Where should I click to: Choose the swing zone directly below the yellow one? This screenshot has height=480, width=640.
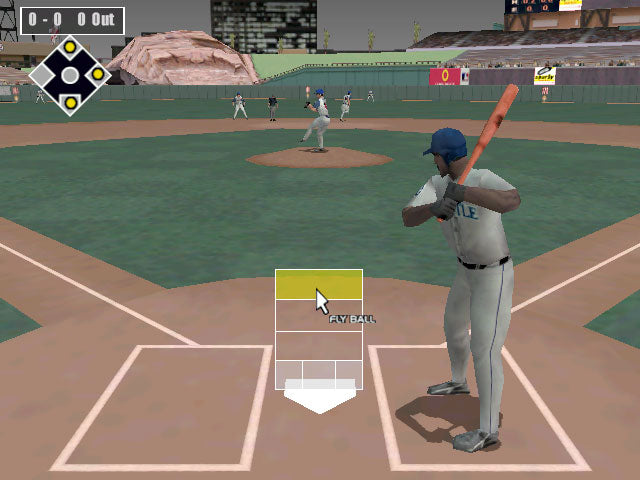tap(318, 315)
